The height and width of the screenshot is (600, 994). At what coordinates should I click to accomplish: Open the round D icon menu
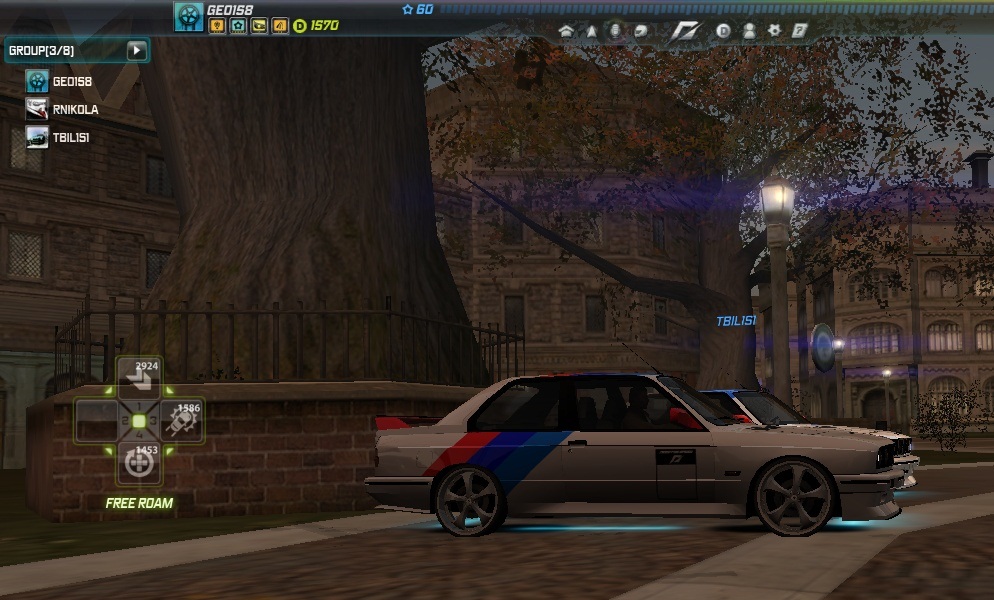point(724,31)
